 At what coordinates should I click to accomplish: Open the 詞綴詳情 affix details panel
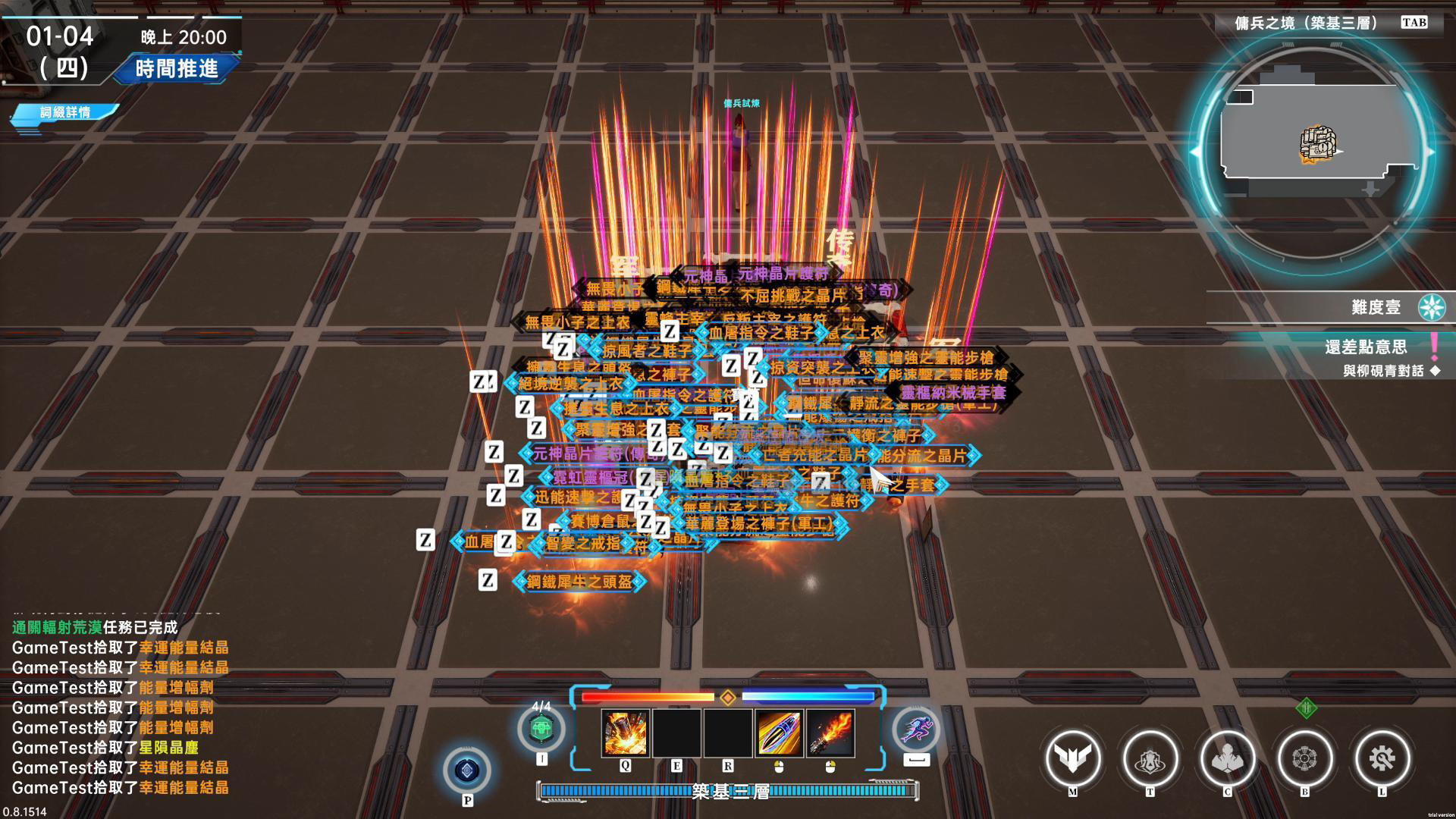64,112
